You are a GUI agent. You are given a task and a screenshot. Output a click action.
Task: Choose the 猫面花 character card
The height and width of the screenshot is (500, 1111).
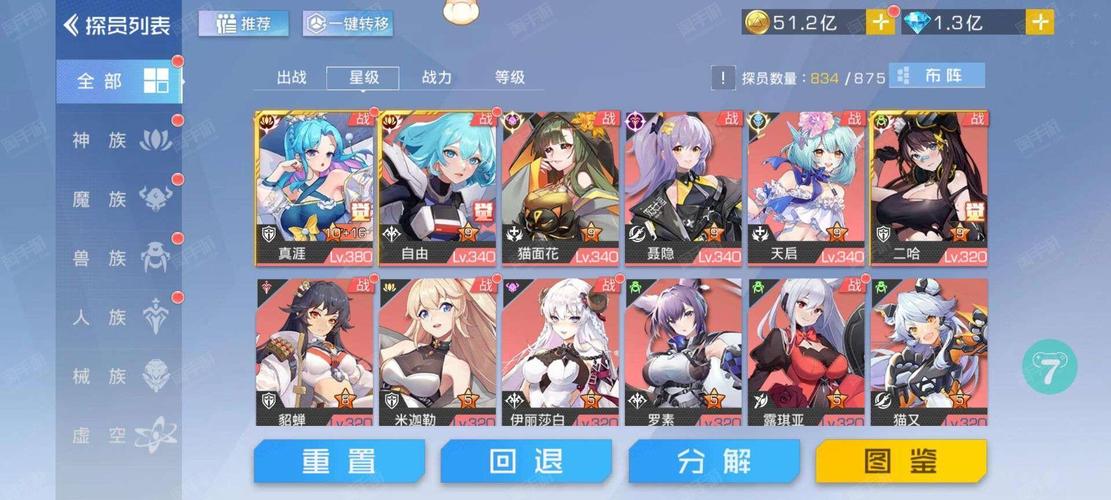click(x=560, y=188)
